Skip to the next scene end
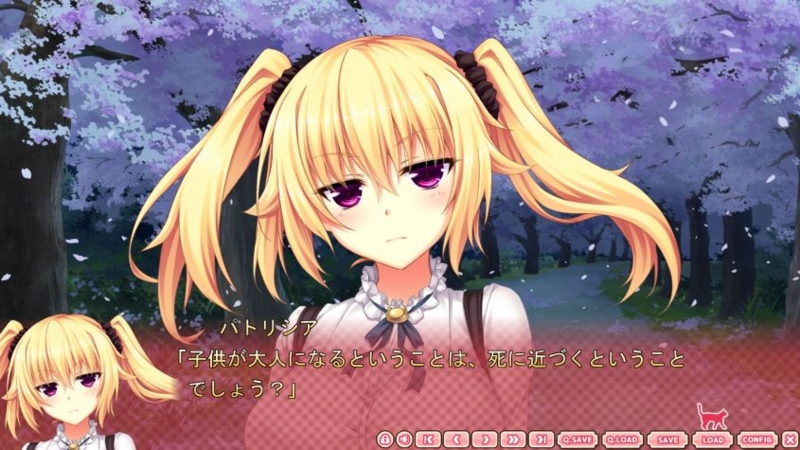The width and height of the screenshot is (800, 450). coord(541,439)
